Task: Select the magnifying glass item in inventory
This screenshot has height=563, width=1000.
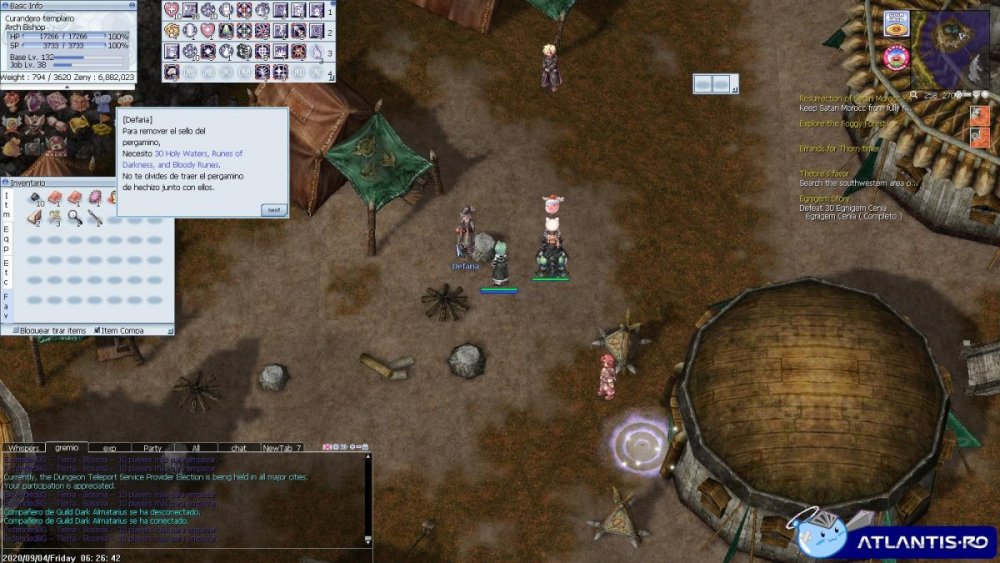Action: [x=75, y=216]
